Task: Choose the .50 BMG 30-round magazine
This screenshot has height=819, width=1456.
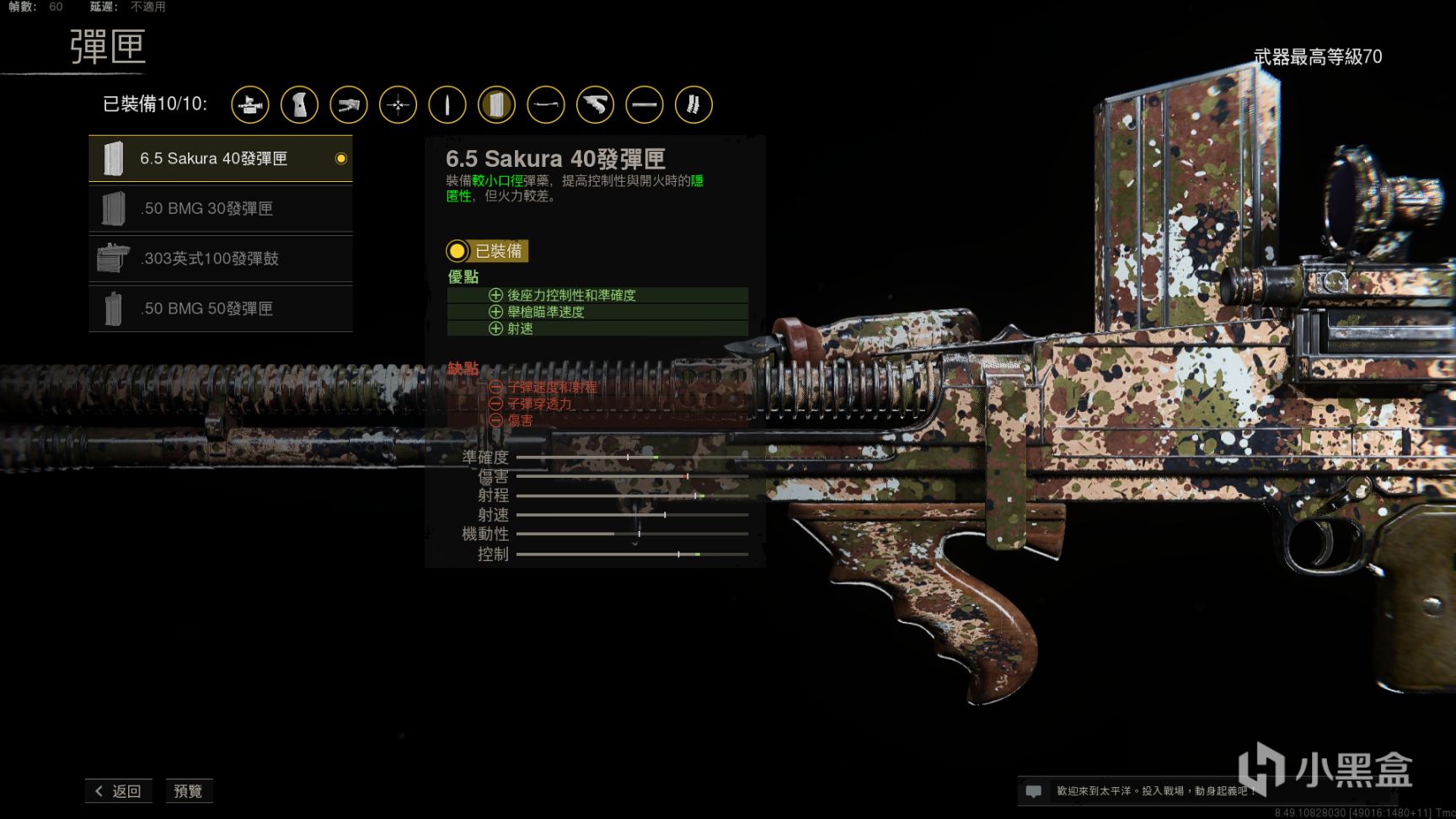Action: [x=220, y=208]
